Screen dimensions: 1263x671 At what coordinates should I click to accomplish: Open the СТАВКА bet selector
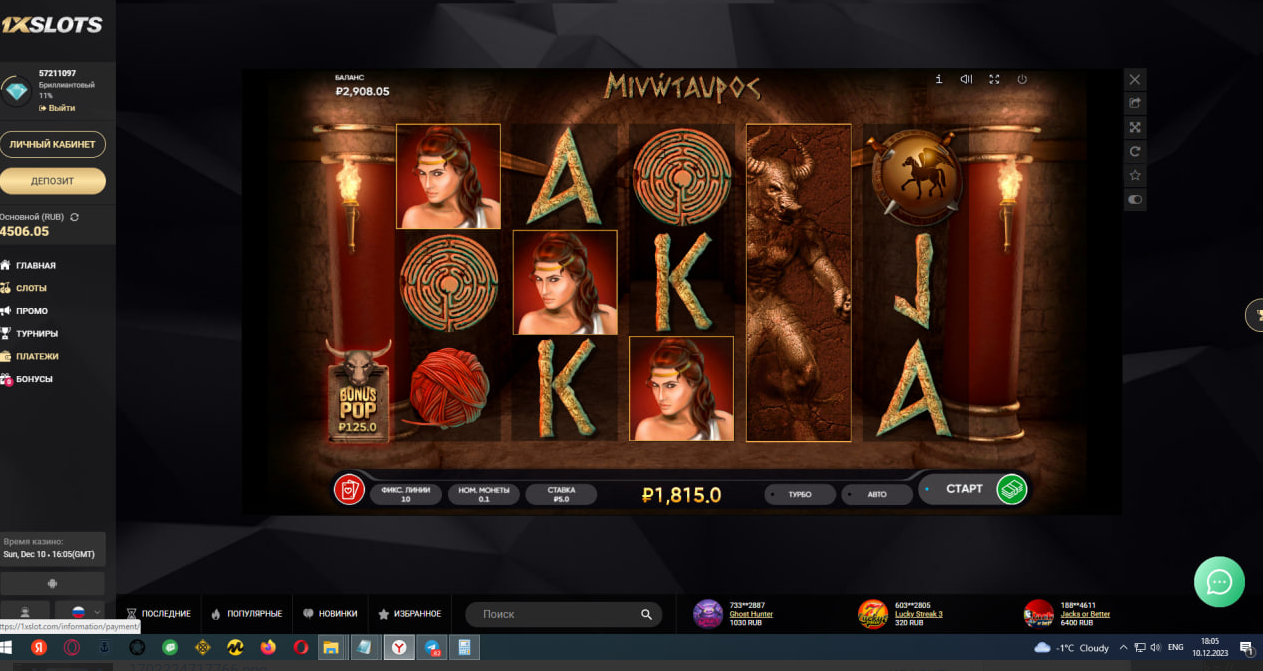click(x=560, y=494)
